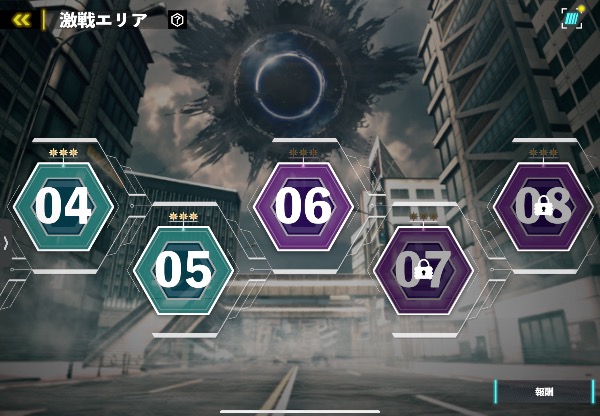Enter stage 06 purple hexagon

[303, 206]
